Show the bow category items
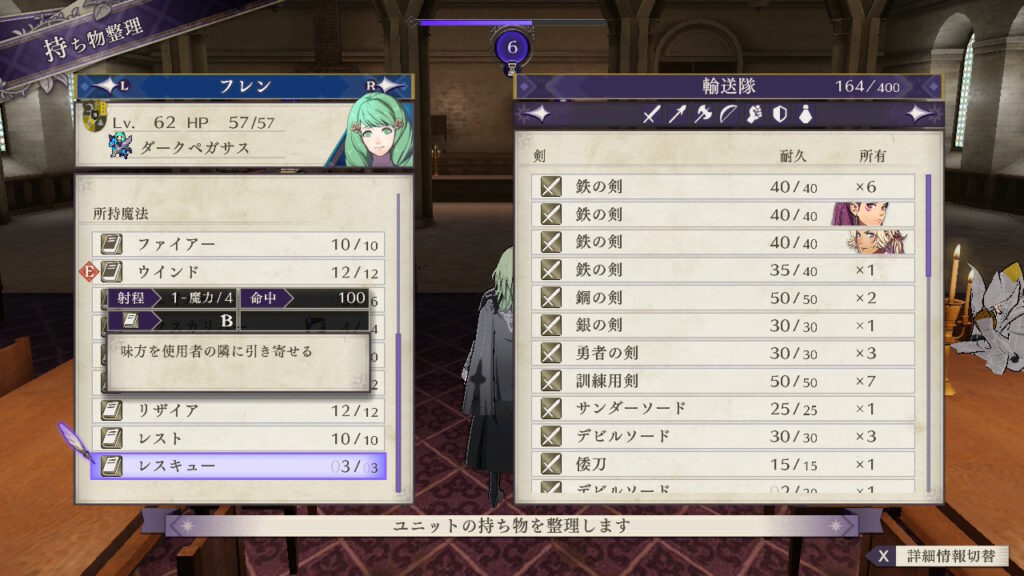Viewport: 1024px width, 576px height. pyautogui.click(x=728, y=115)
